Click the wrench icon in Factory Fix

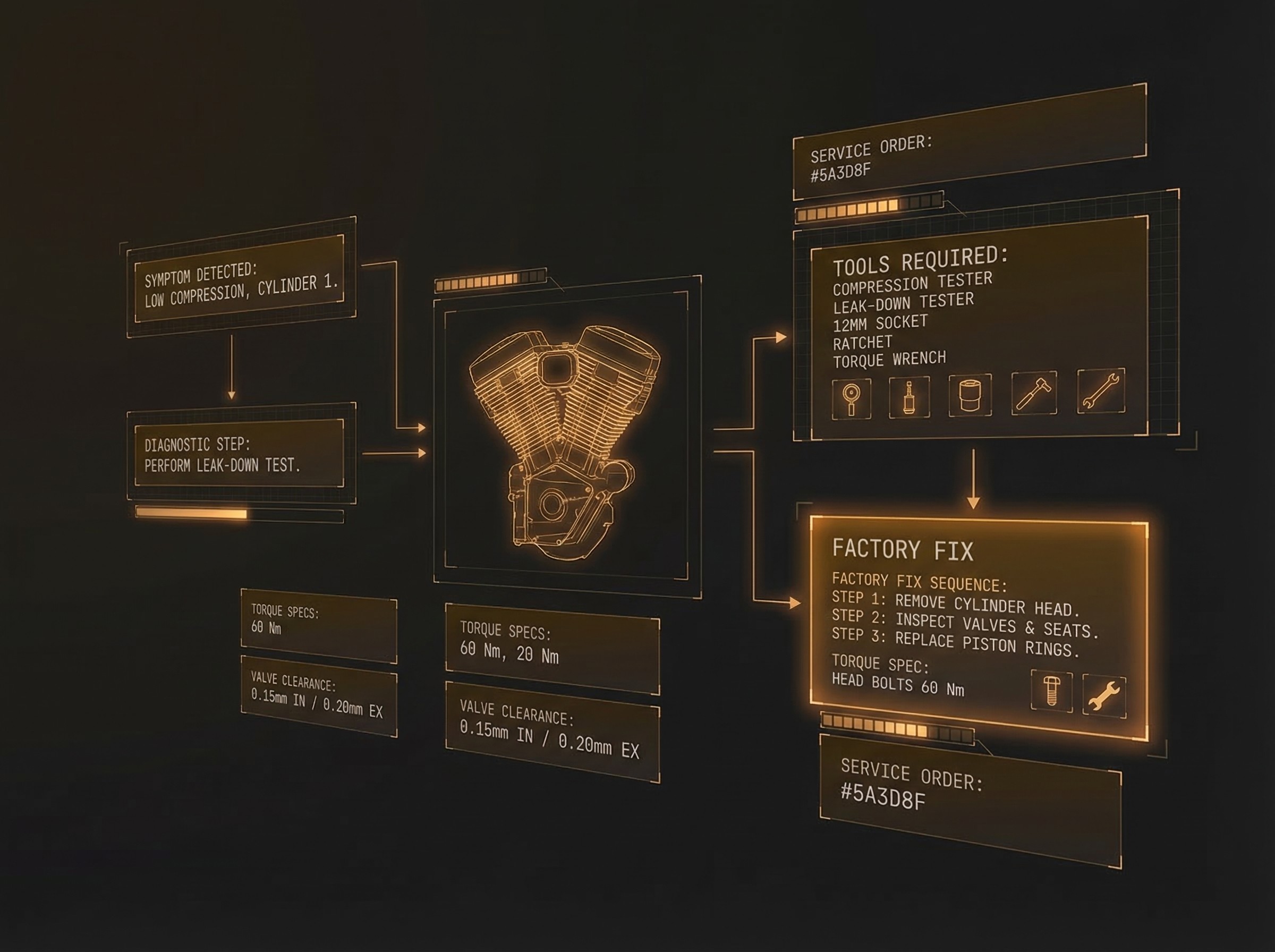(x=1104, y=696)
